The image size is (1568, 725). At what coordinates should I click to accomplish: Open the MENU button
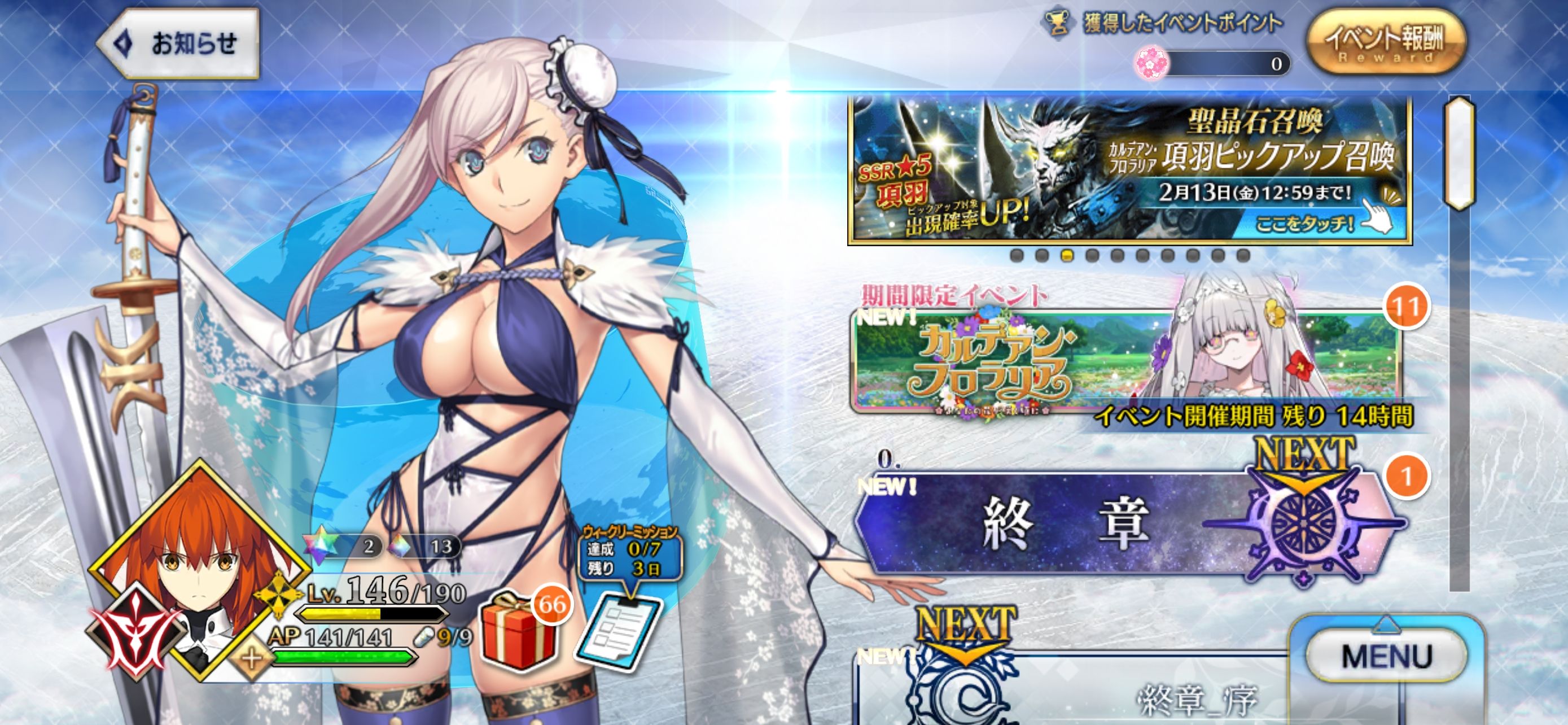pos(1385,656)
